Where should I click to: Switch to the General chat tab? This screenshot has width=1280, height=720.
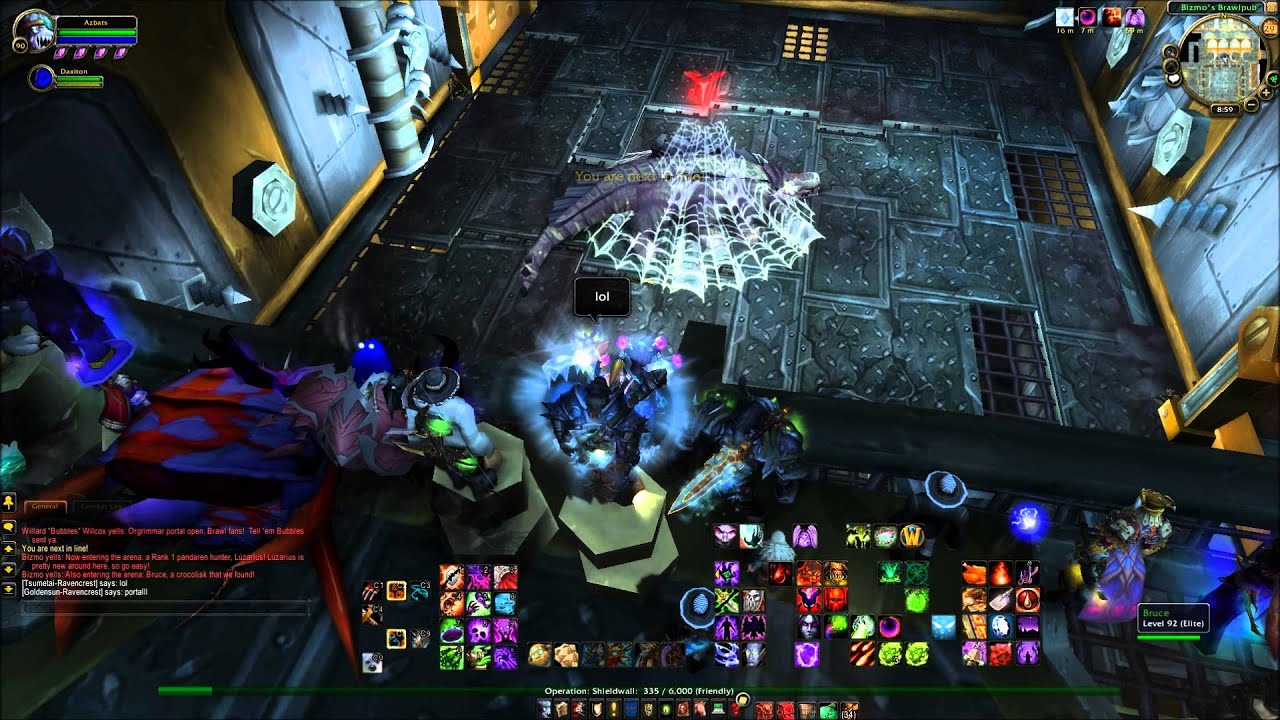coord(46,507)
